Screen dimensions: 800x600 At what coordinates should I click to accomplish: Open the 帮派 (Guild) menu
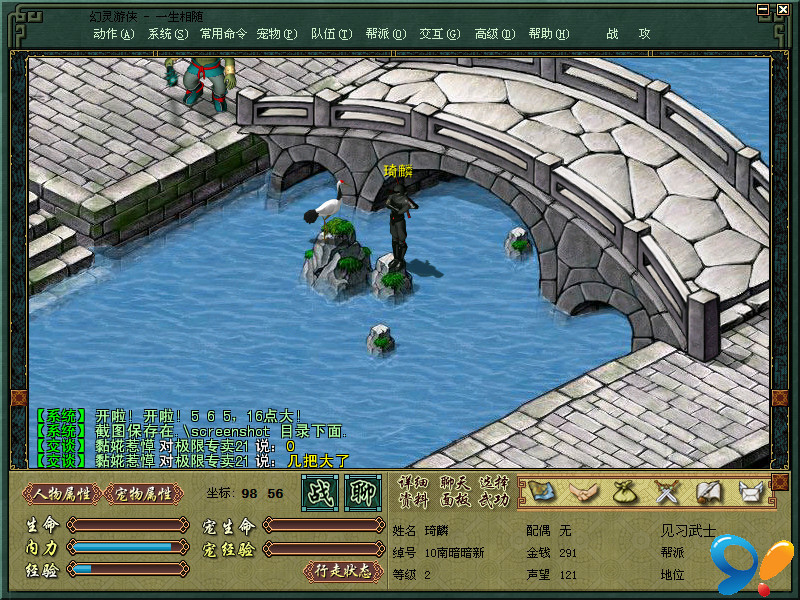tap(385, 33)
